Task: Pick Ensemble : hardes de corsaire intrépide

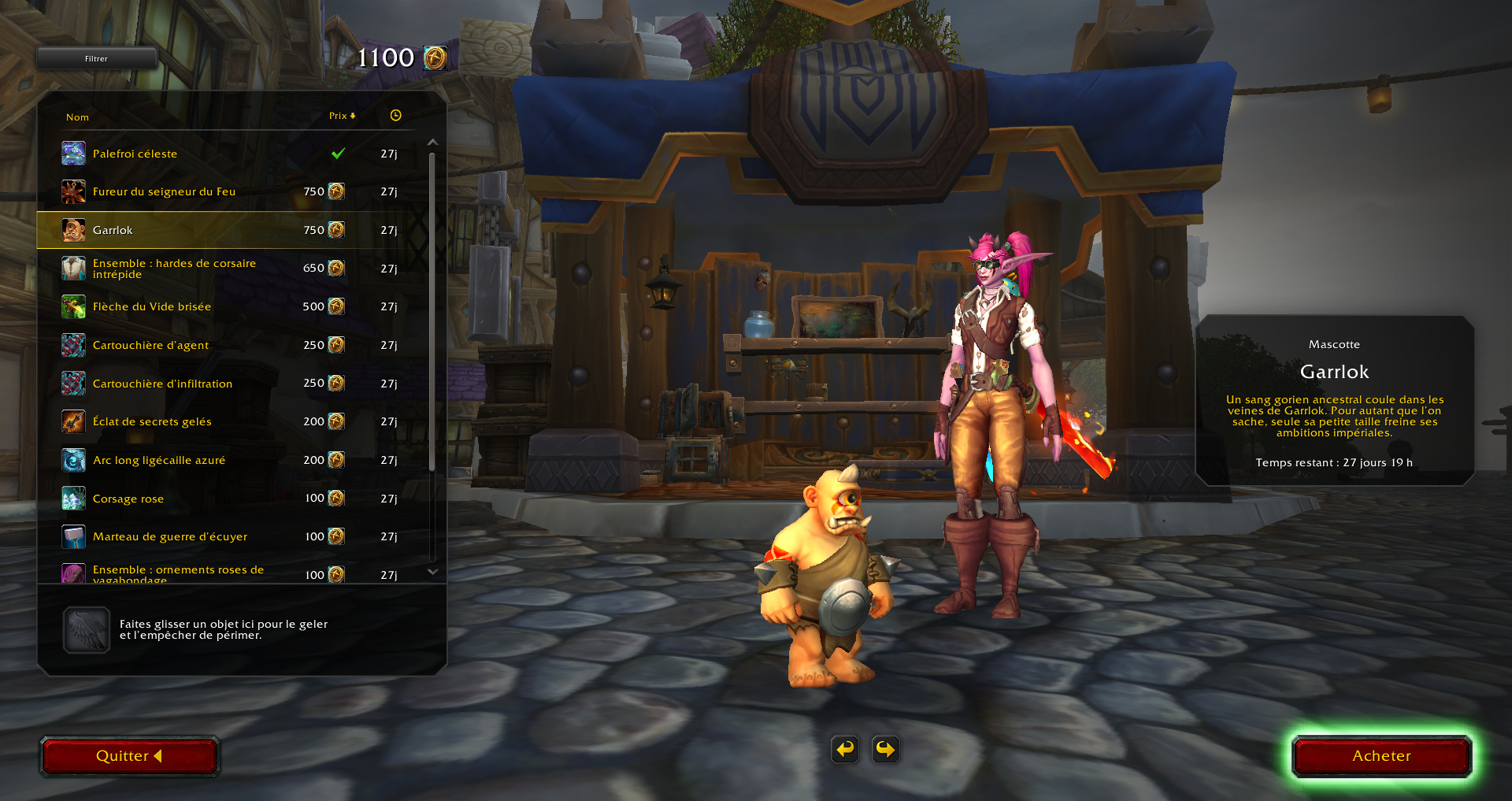Action: tap(174, 269)
